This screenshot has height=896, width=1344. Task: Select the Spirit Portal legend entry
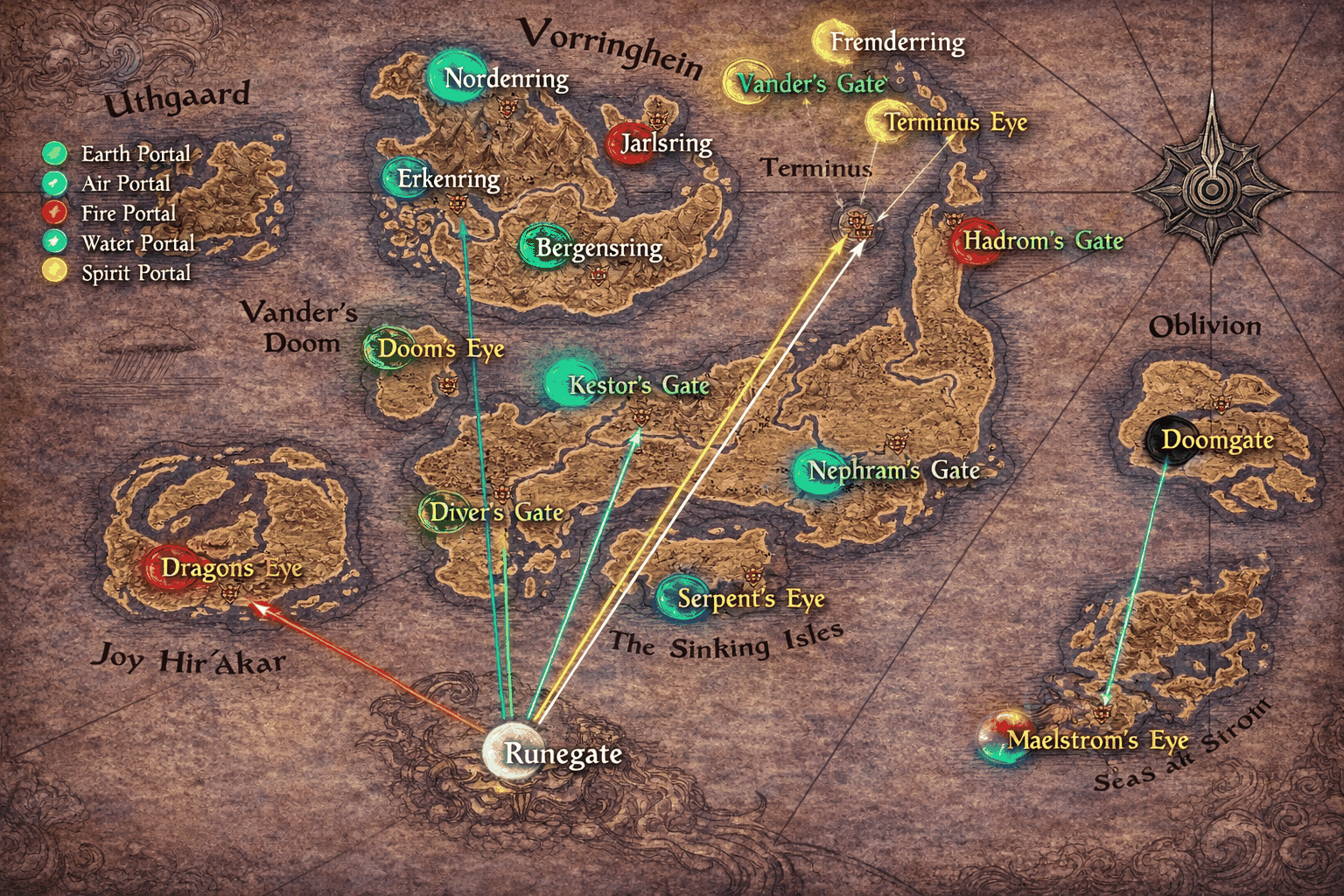coord(55,272)
